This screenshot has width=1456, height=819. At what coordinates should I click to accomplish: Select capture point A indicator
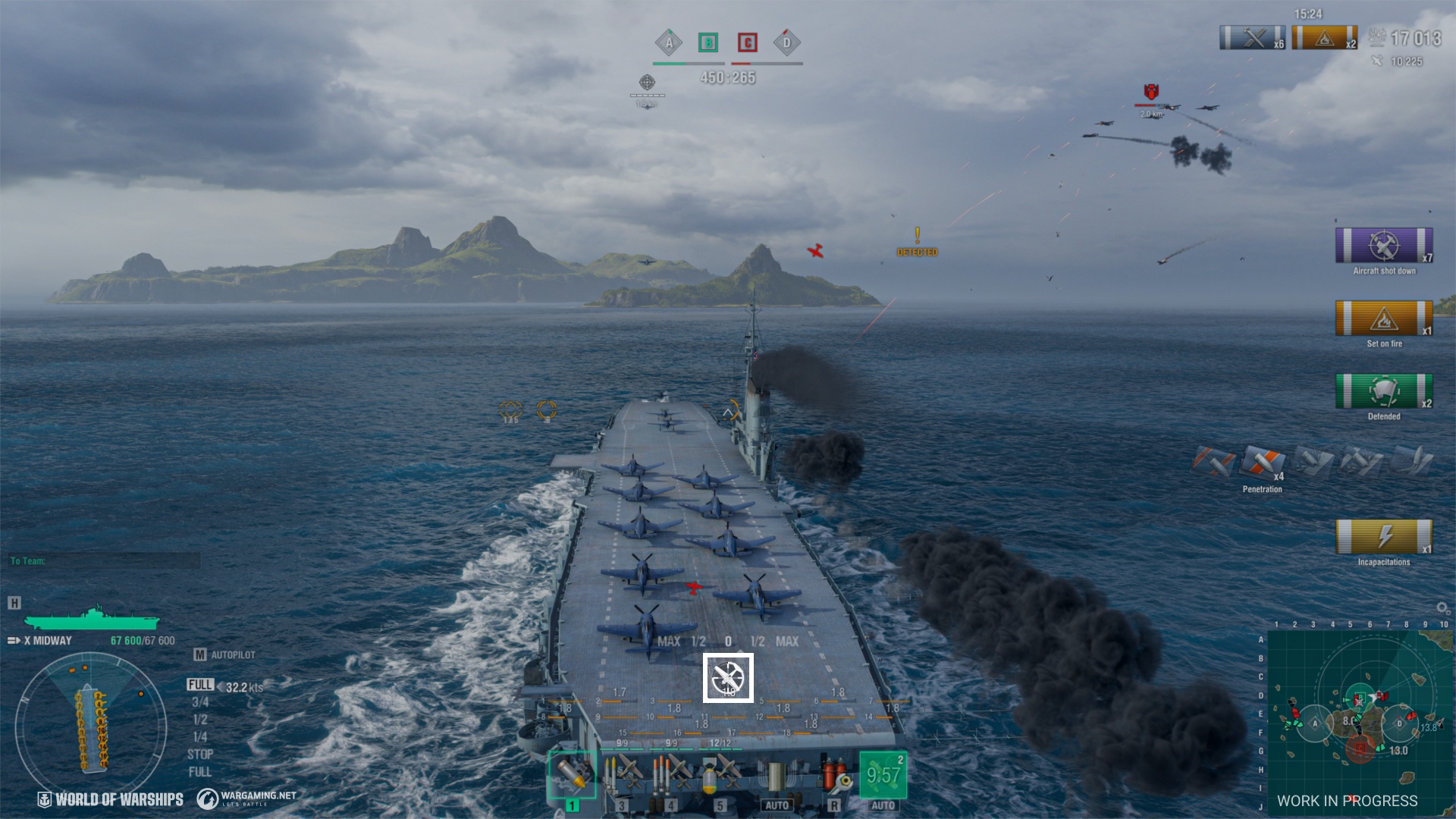coord(669,43)
